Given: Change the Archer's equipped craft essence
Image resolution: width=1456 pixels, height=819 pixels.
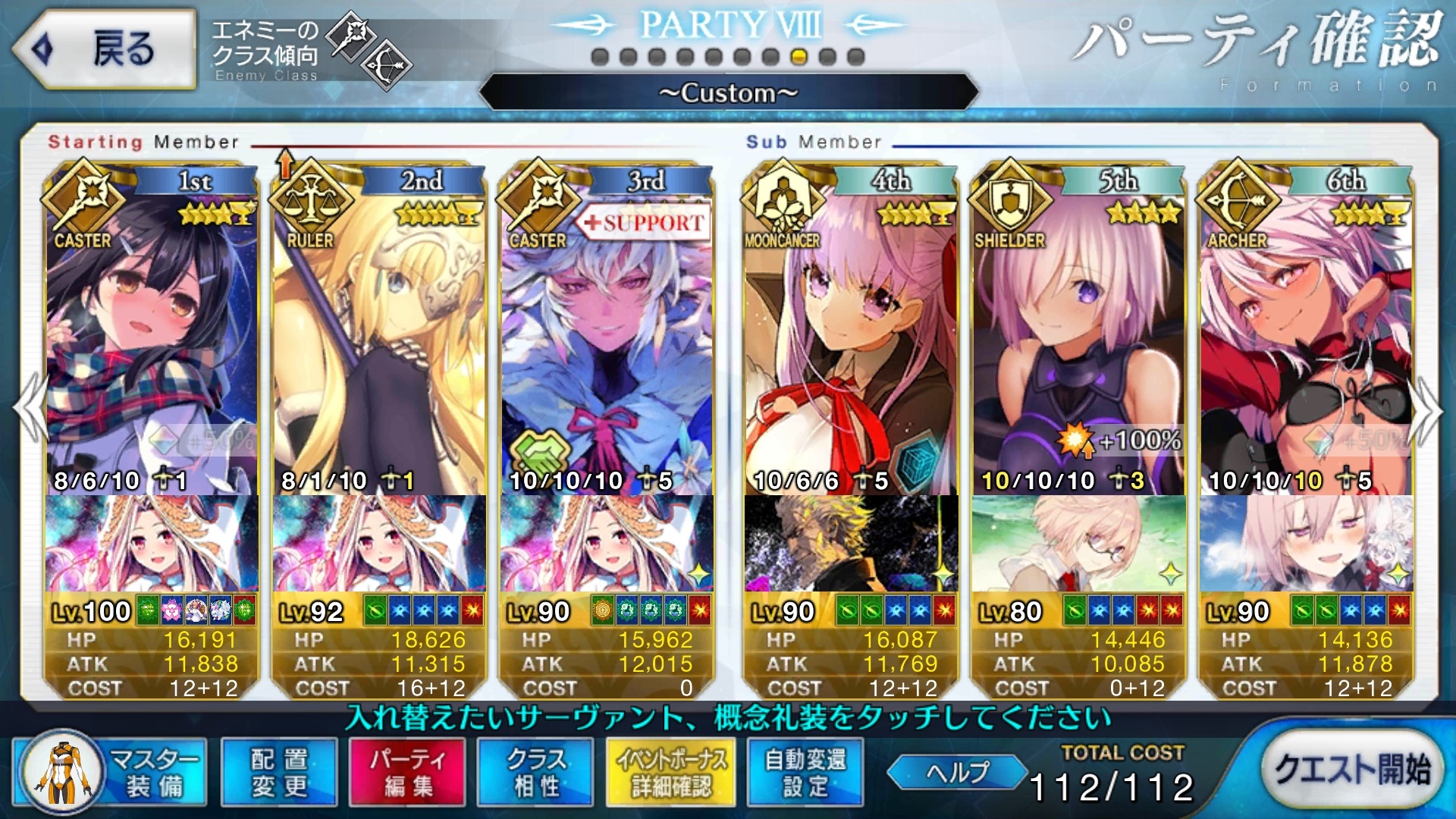Looking at the screenshot, I should point(1306,543).
